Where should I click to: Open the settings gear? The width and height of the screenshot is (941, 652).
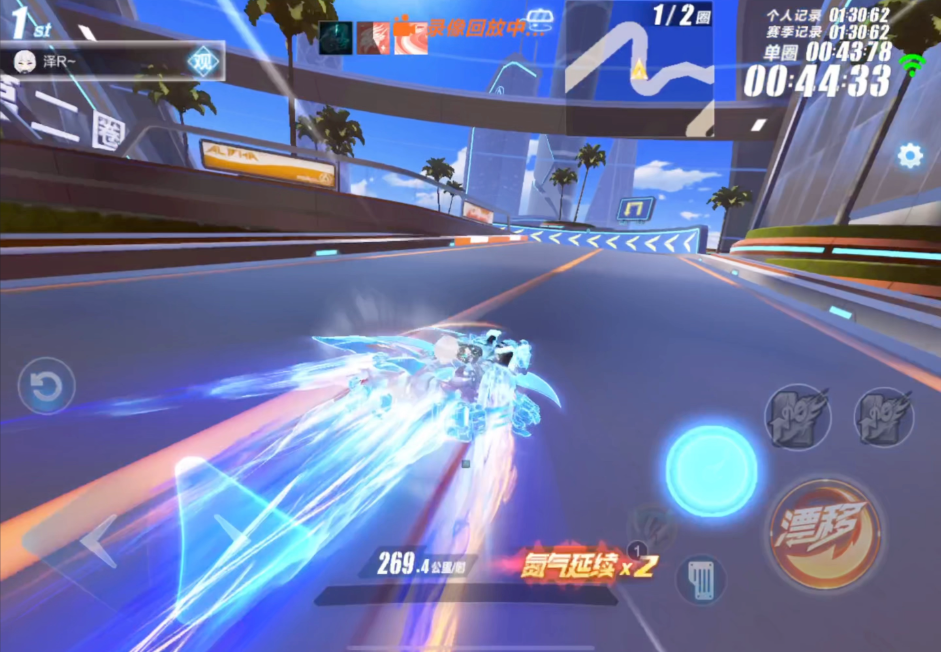[909, 155]
